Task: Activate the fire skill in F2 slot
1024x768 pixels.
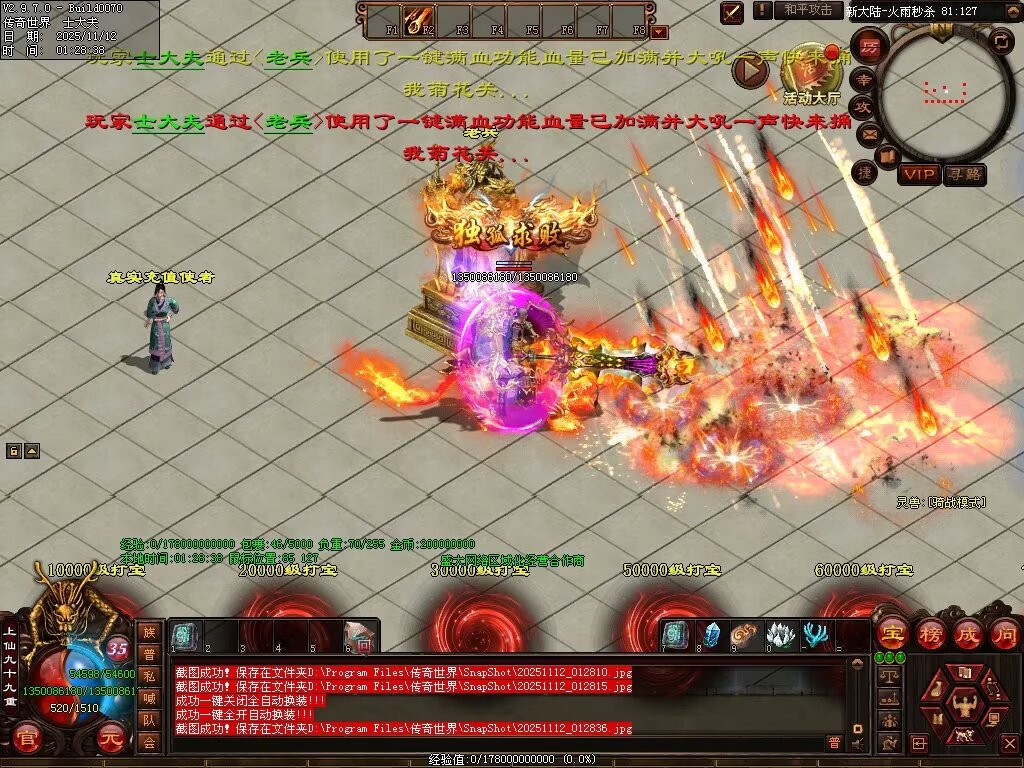Action: click(417, 19)
